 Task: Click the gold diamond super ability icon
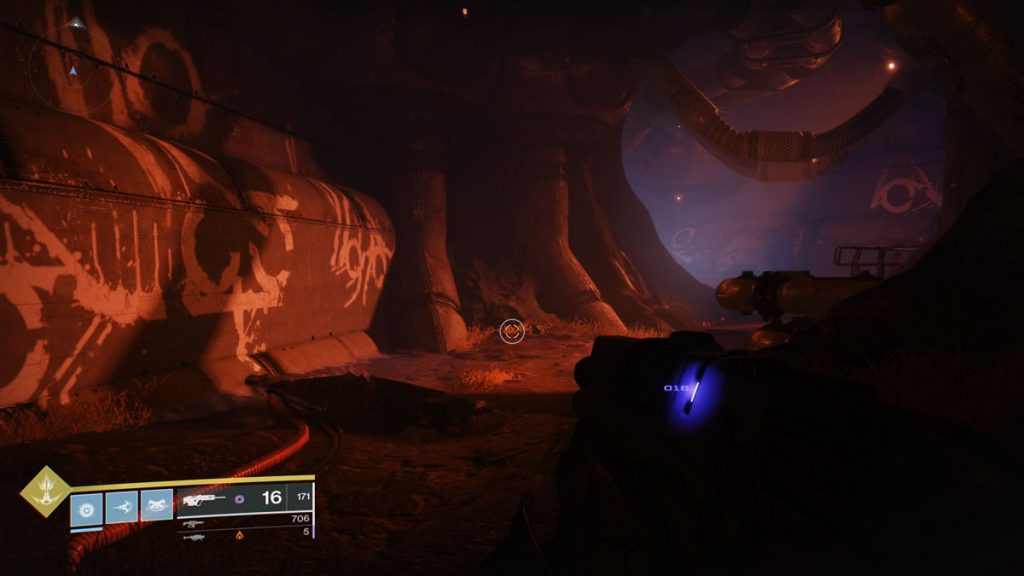[x=47, y=491]
